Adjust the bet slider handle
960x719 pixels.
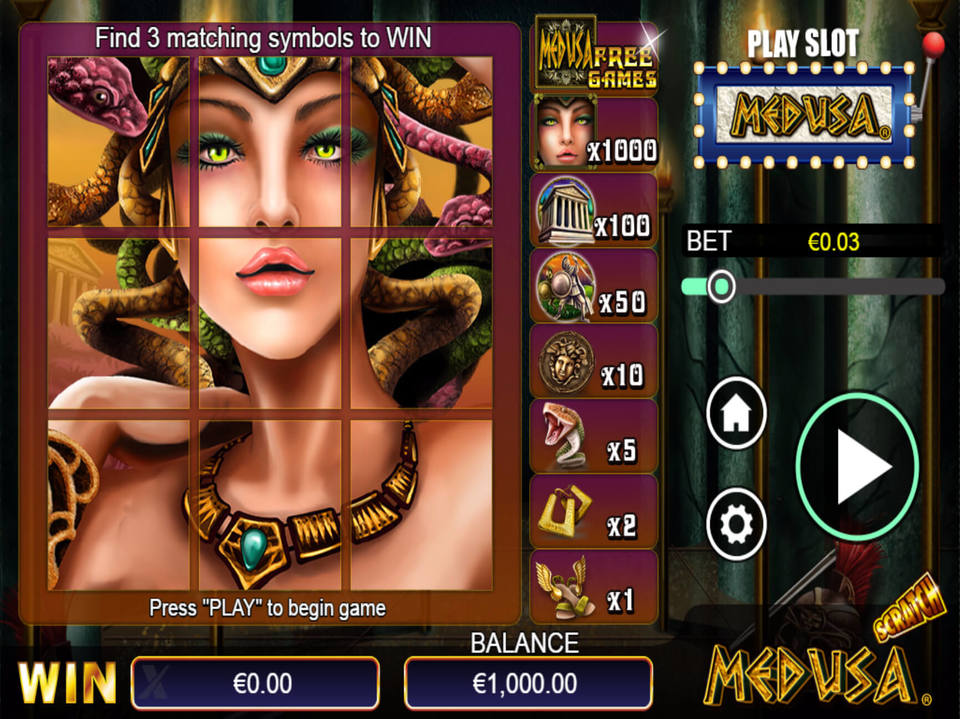[x=720, y=287]
